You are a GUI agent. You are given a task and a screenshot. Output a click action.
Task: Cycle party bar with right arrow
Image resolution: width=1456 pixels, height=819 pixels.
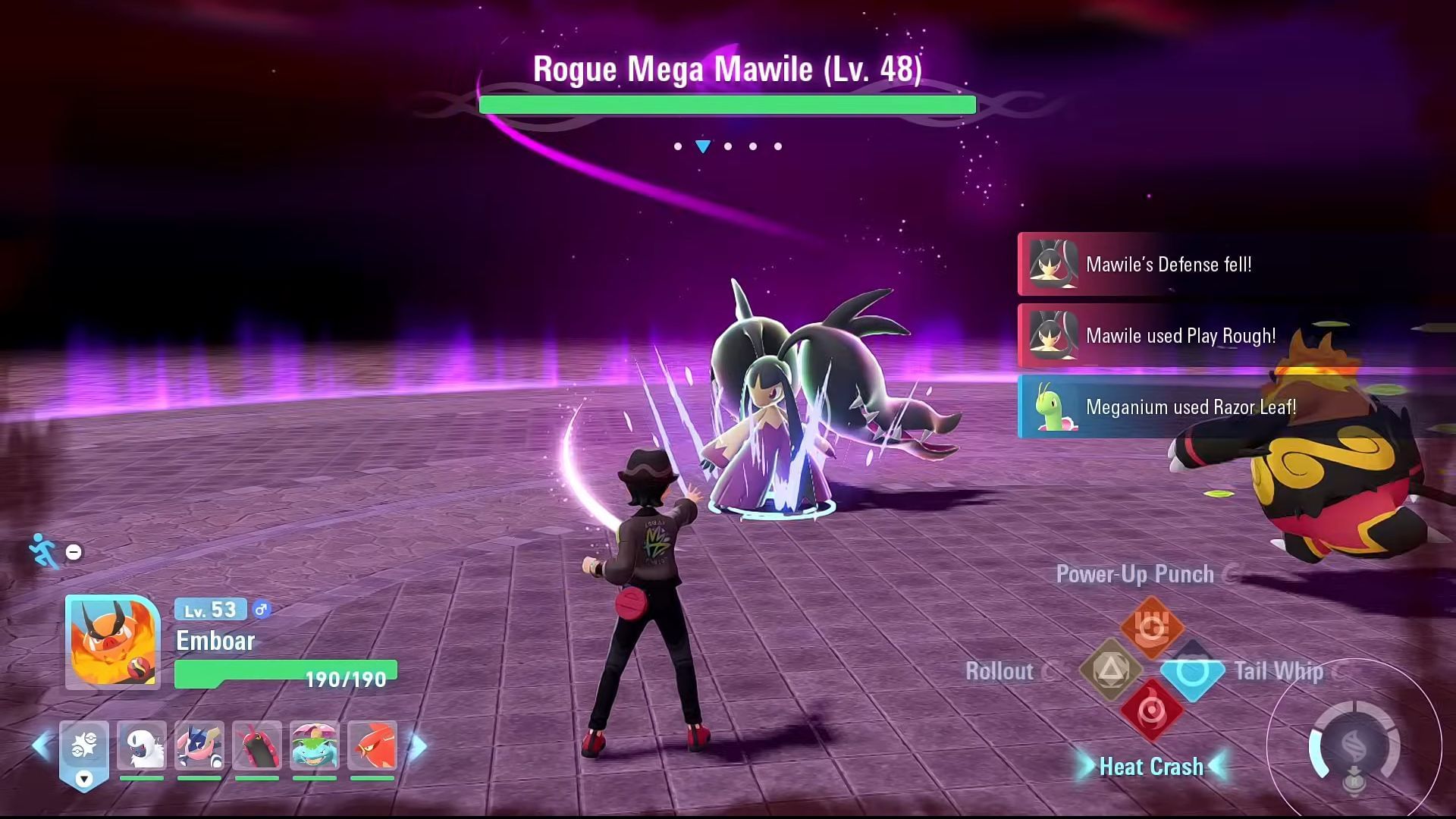pos(418,746)
